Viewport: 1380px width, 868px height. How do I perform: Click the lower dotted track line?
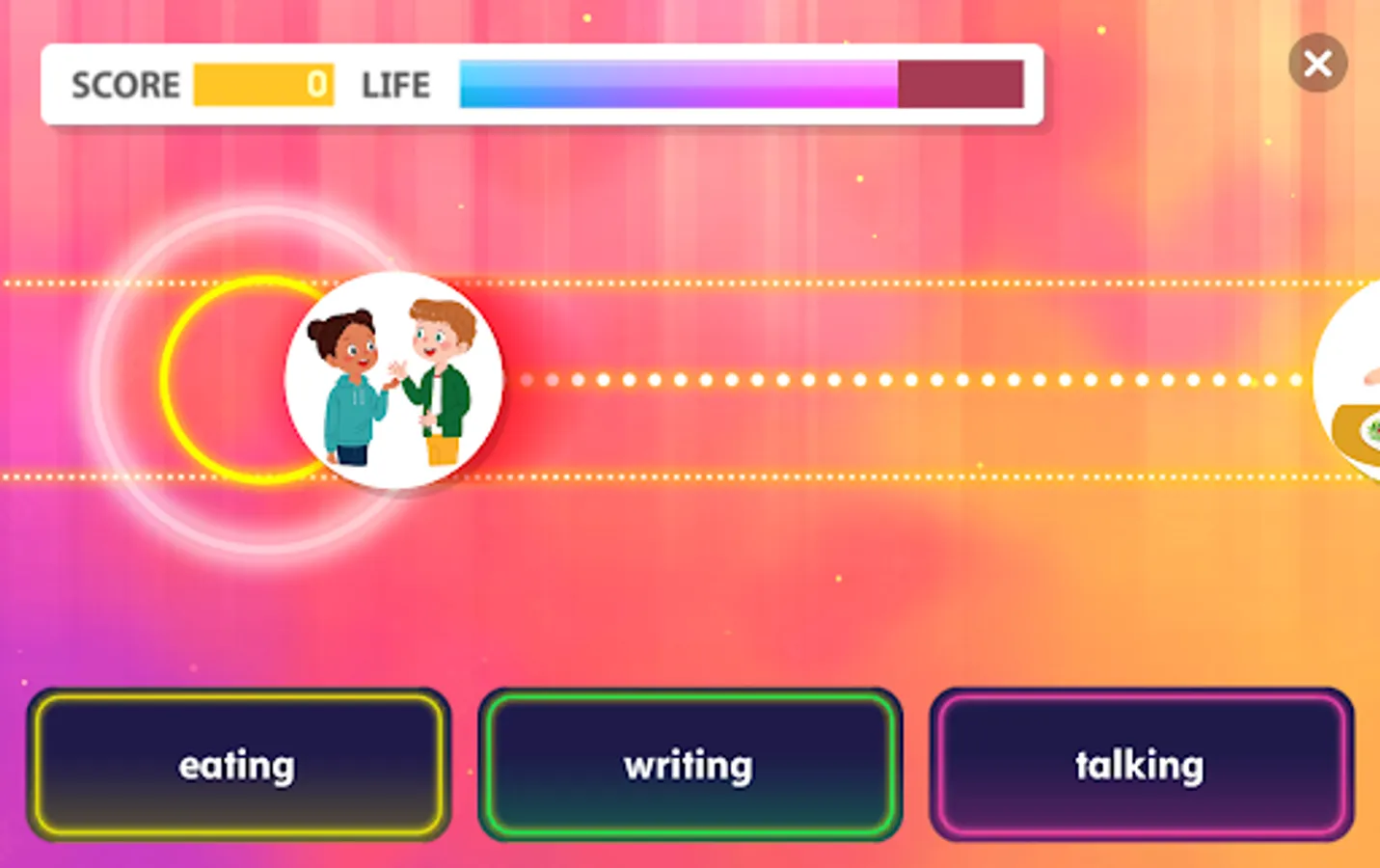pos(675,475)
